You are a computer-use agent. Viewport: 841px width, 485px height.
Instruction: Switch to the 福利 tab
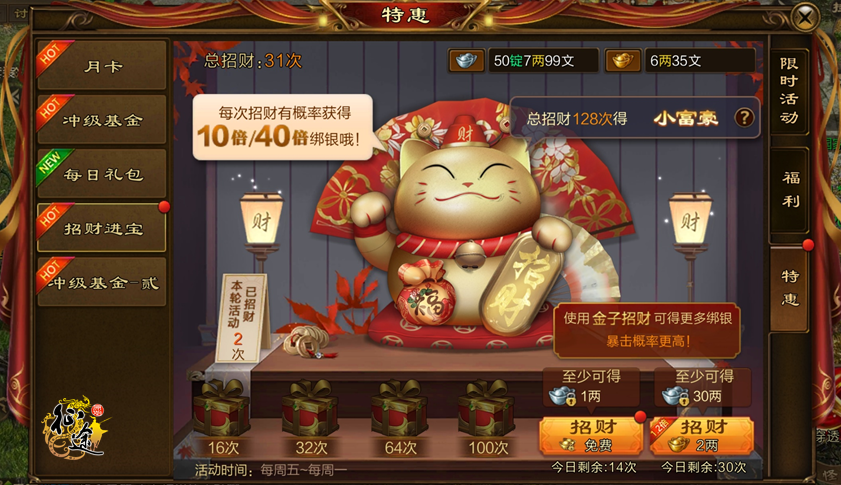point(789,190)
